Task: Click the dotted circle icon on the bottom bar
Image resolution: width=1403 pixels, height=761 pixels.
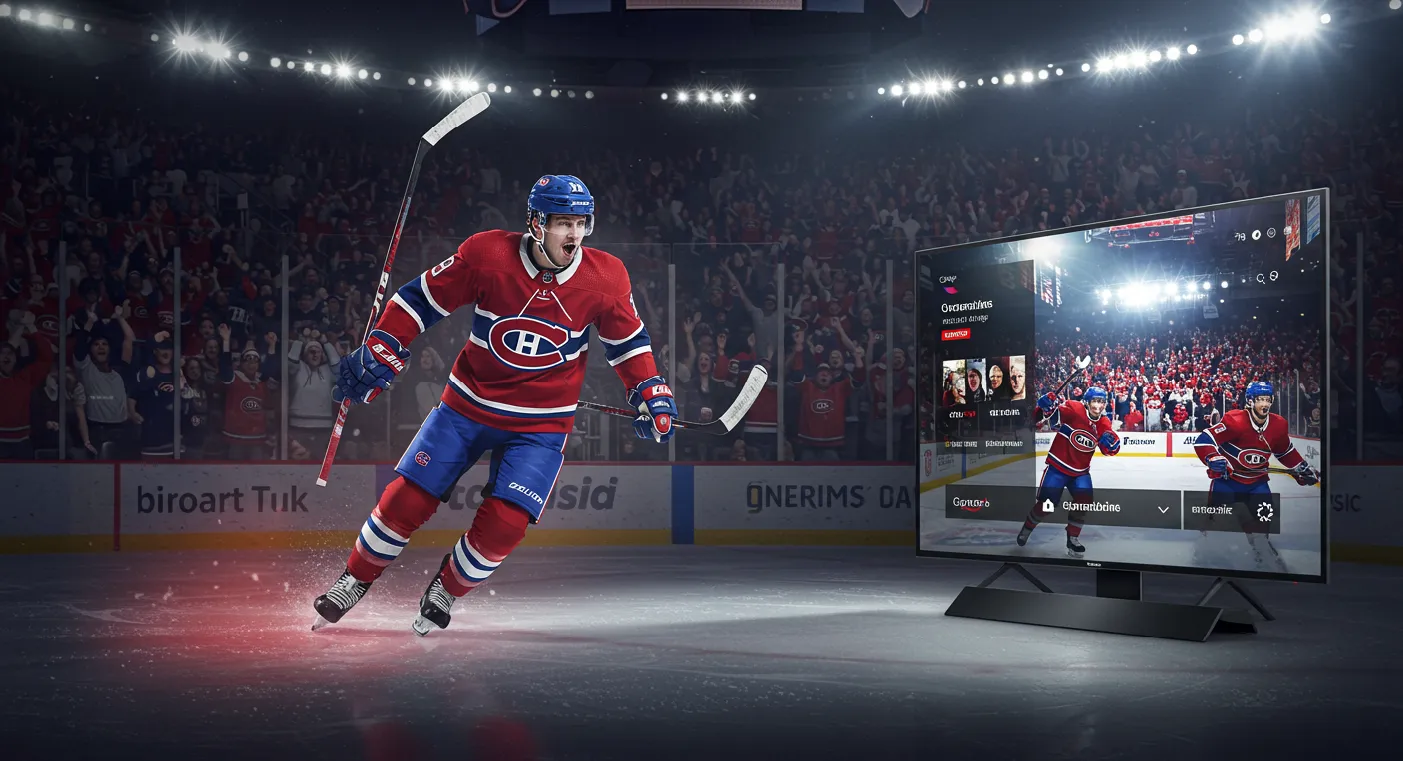Action: tap(1265, 512)
